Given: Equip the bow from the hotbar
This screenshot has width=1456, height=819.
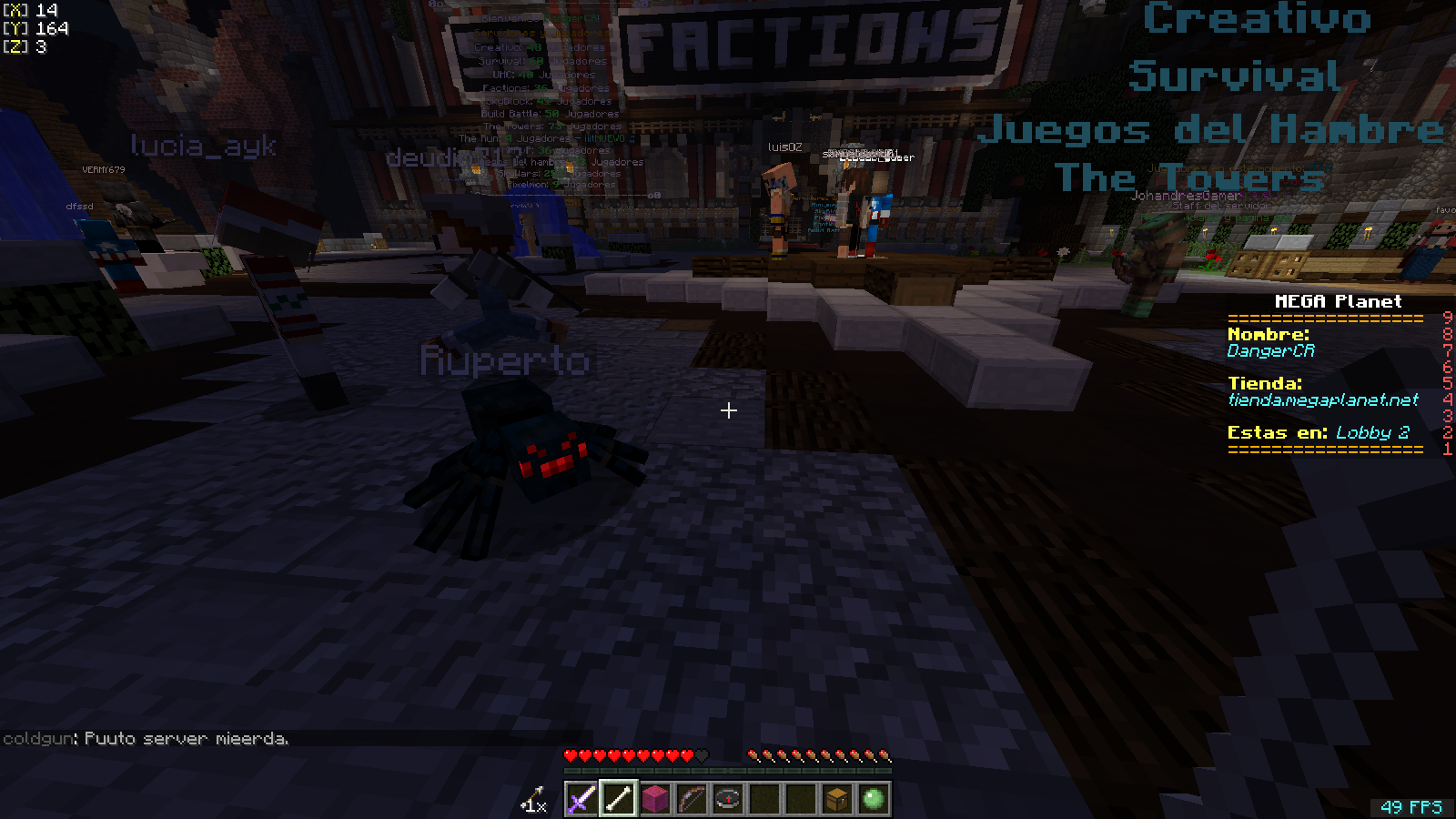Looking at the screenshot, I should (691, 799).
